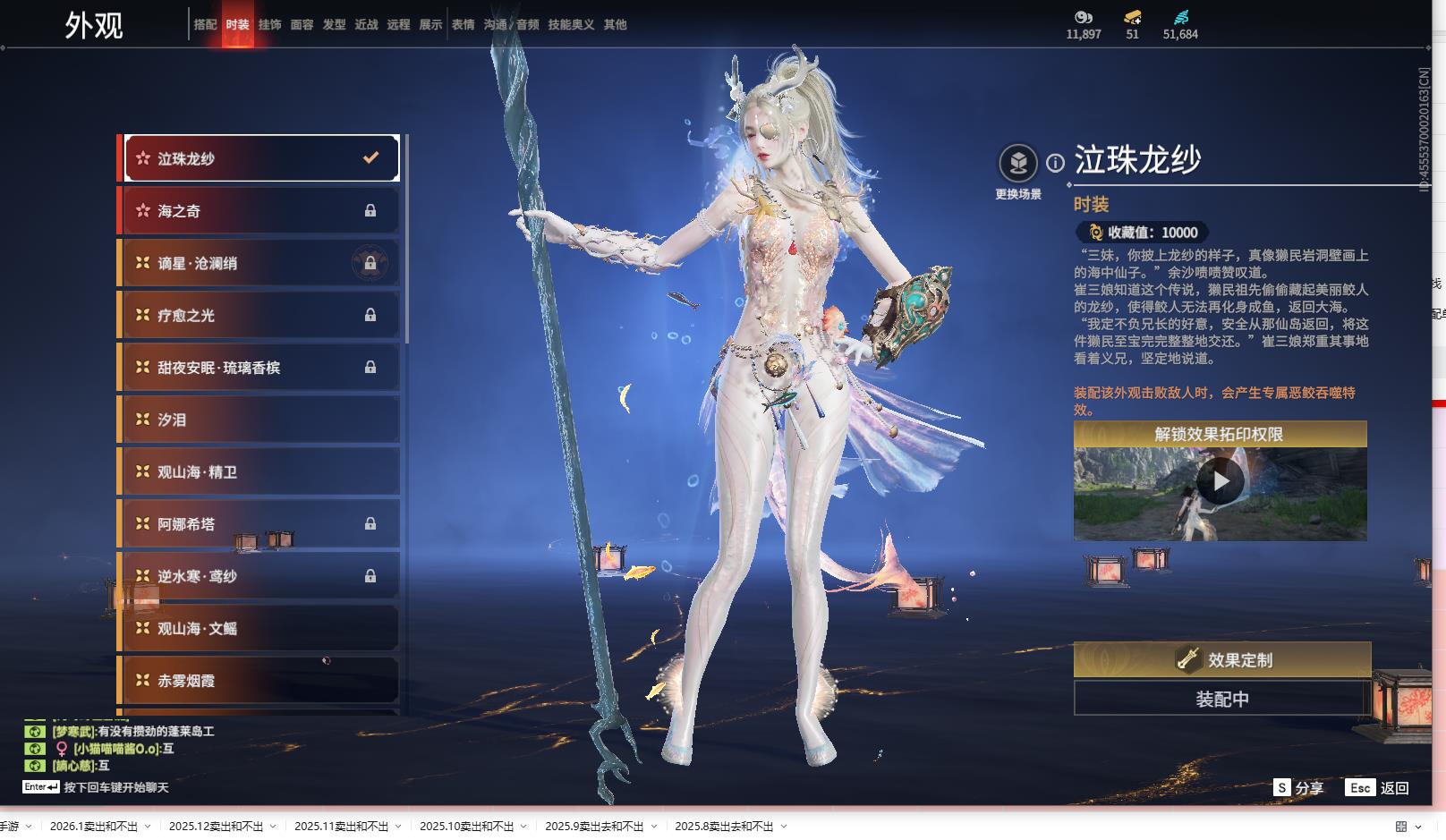
Task: Open the 技能奥义 tab
Action: [x=571, y=25]
